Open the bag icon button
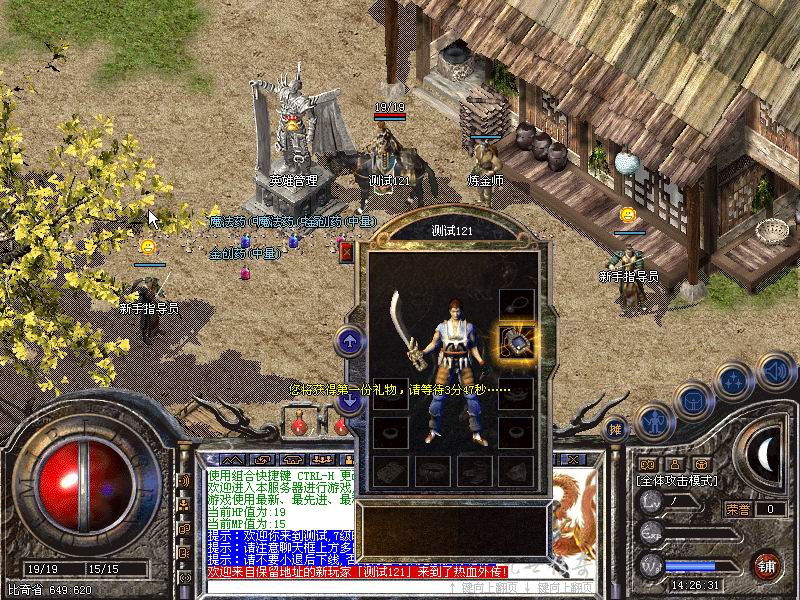 (693, 399)
